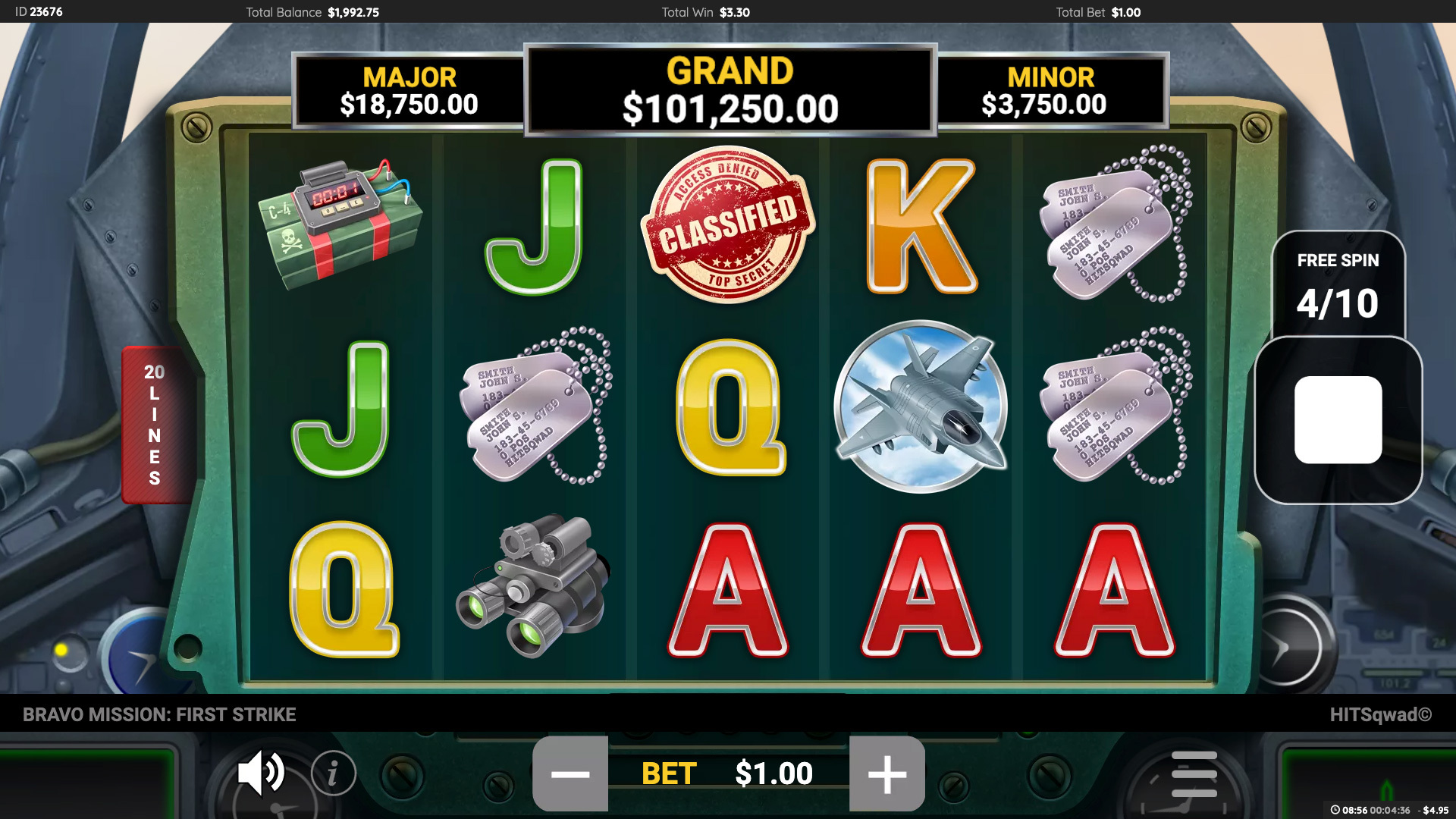This screenshot has height=819, width=1456.
Task: Decrease the bet with the minus button
Action: (x=570, y=773)
